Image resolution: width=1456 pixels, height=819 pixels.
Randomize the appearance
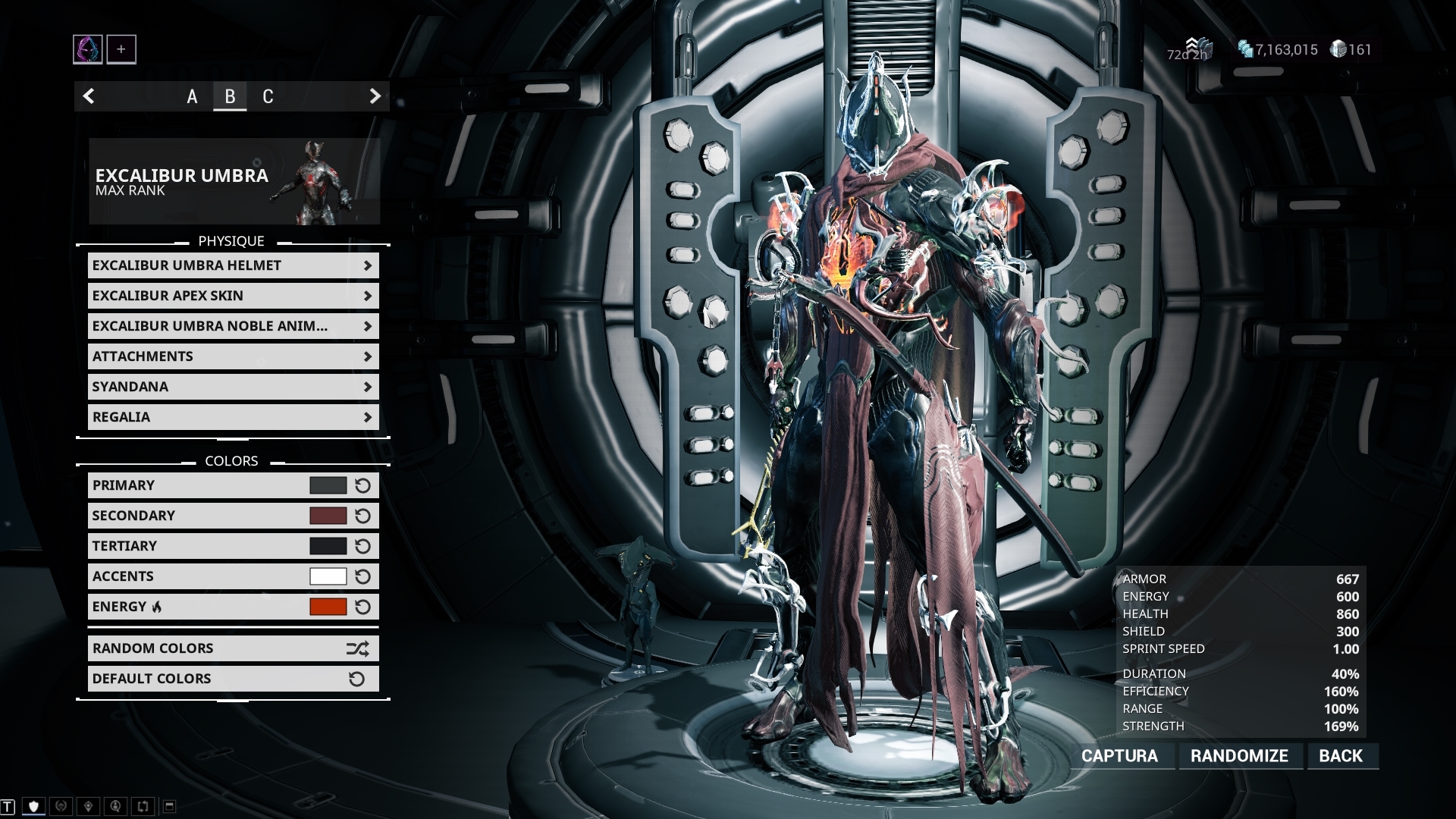click(x=1239, y=756)
